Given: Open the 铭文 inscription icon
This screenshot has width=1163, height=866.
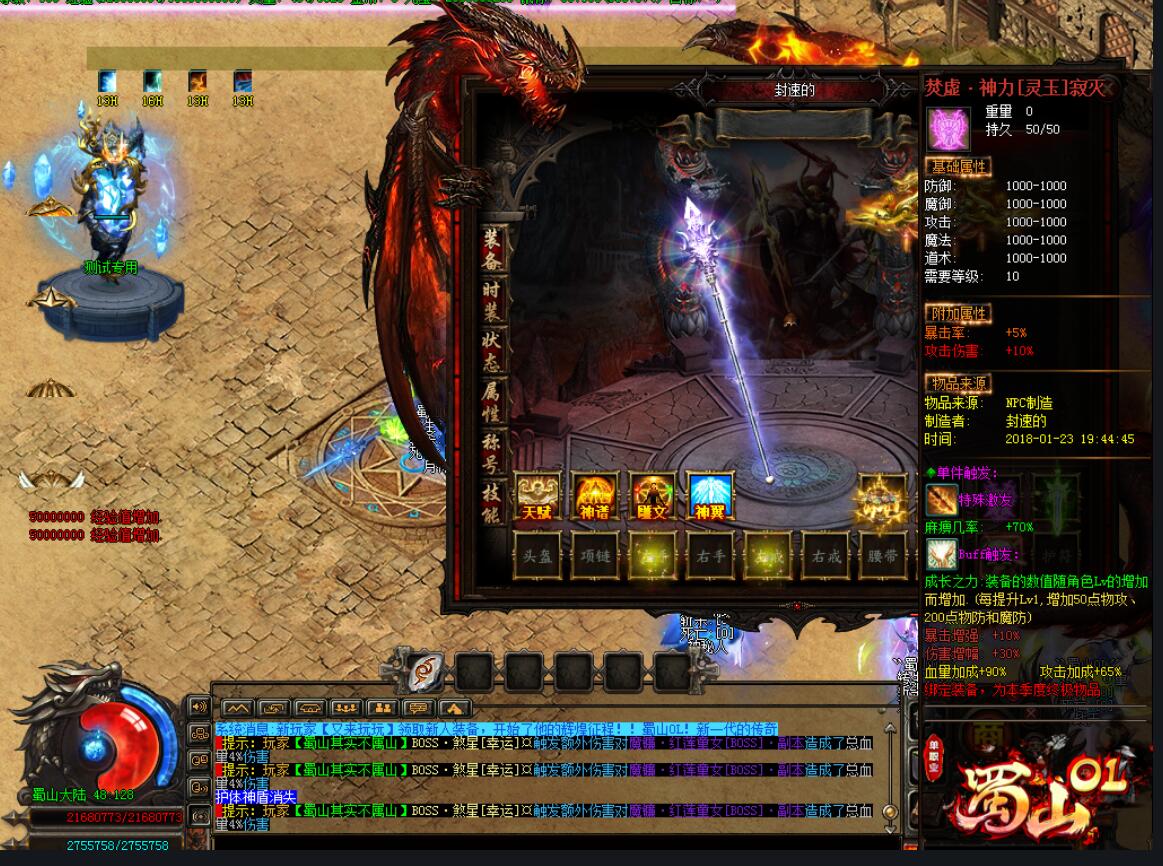Looking at the screenshot, I should [652, 496].
